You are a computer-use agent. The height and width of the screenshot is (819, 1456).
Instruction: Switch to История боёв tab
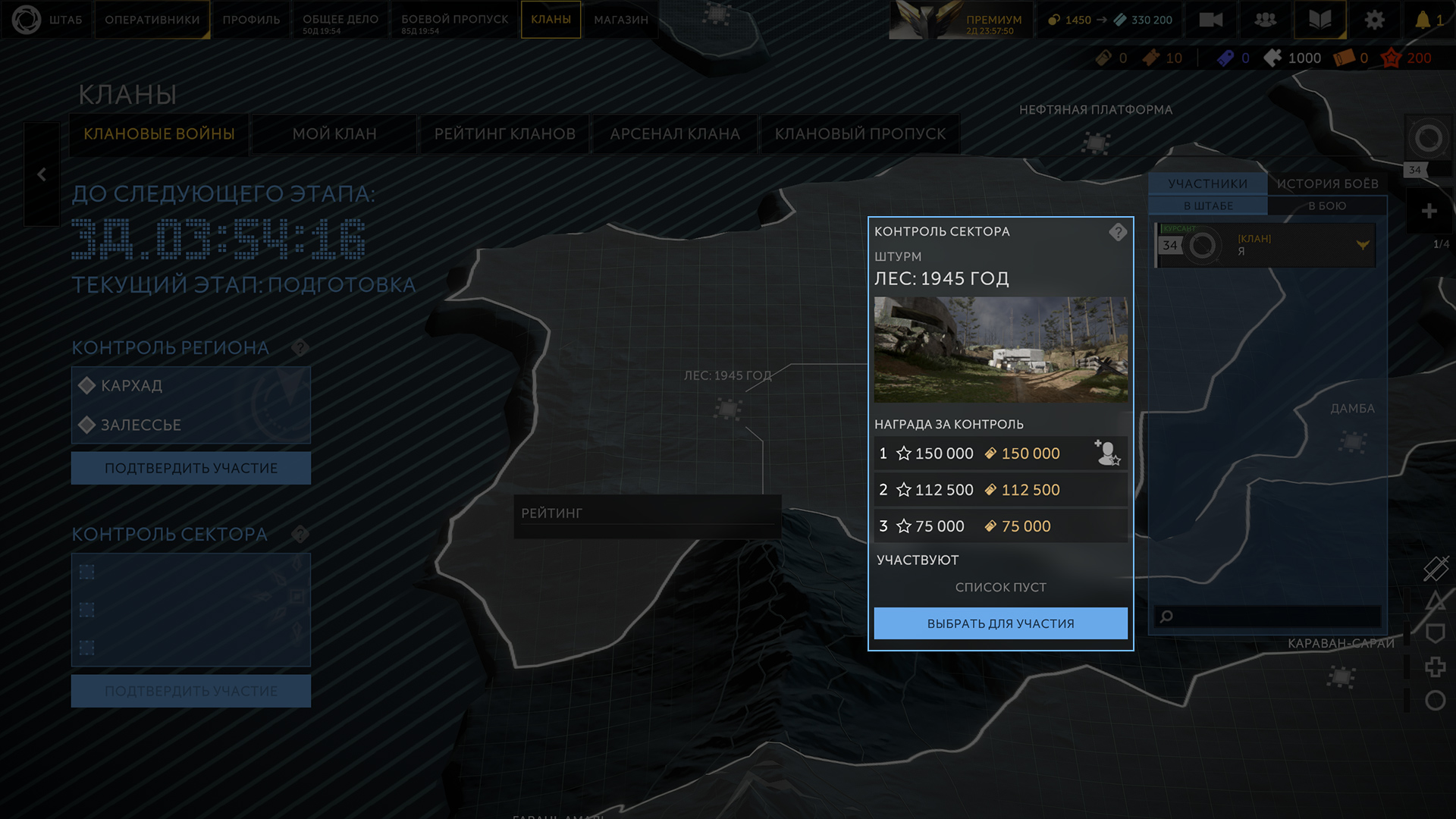click(x=1327, y=184)
